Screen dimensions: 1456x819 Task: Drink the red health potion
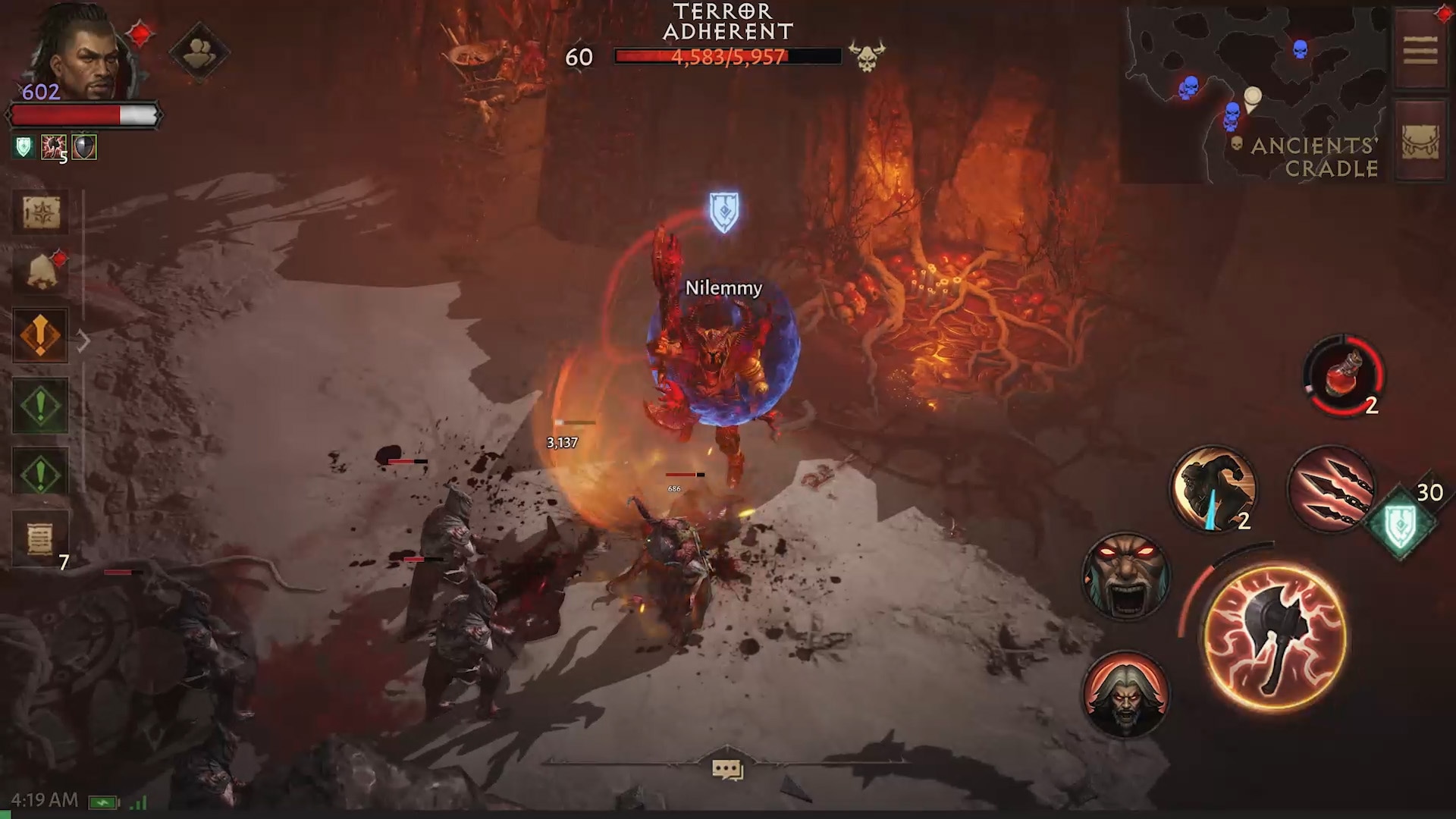point(1344,376)
